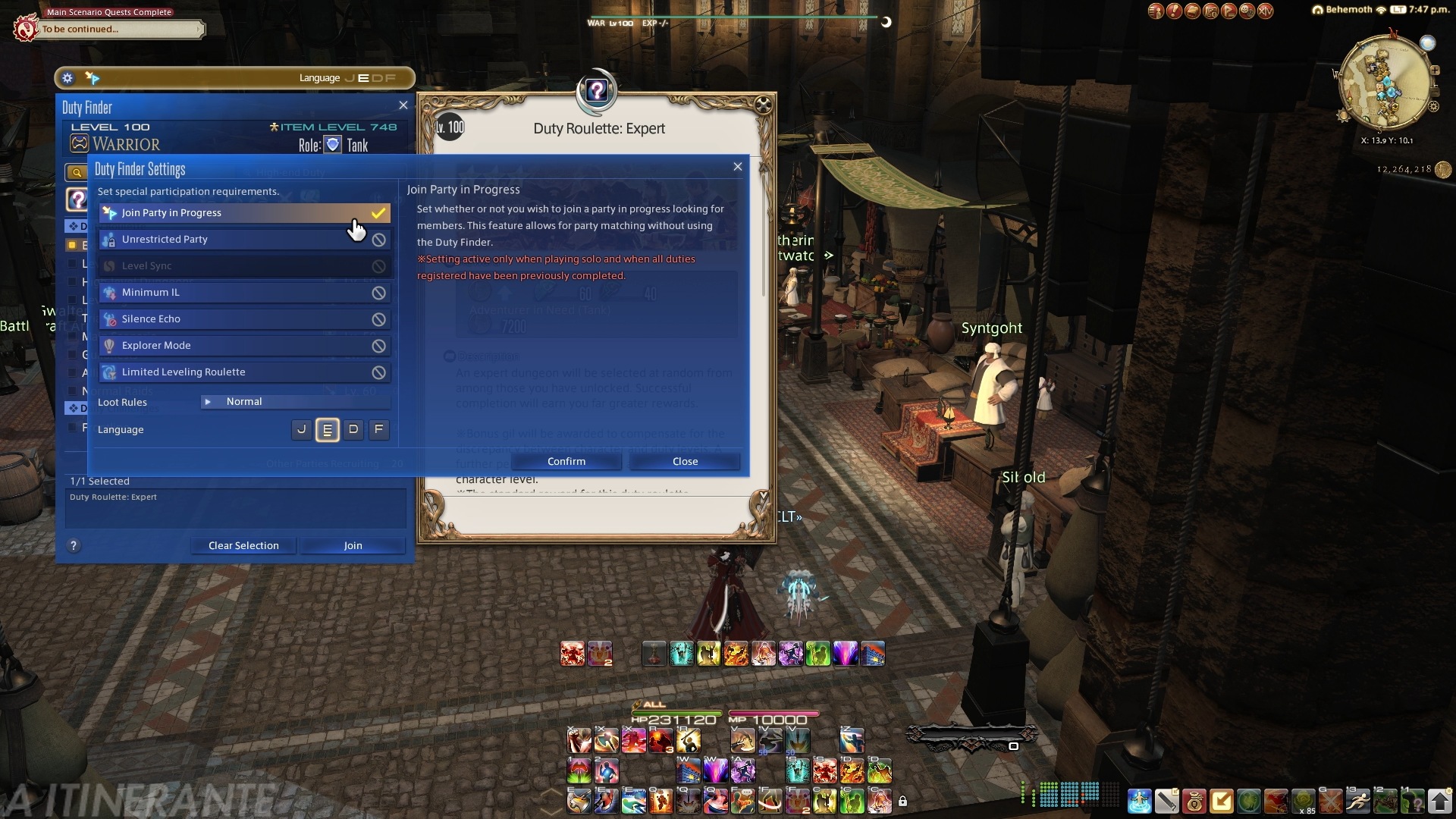
Task: Confirm the Duty Finder settings
Action: coord(566,461)
